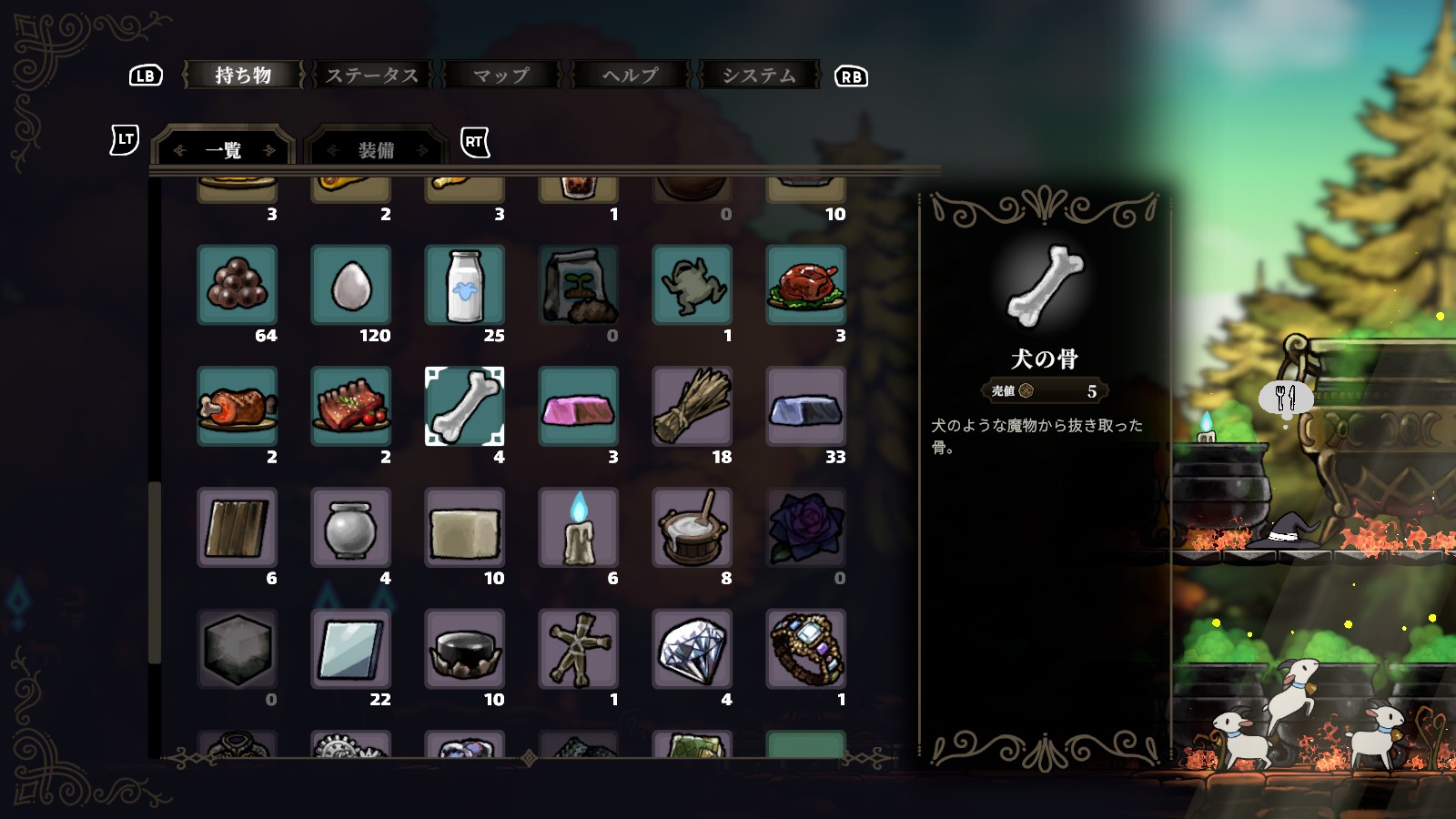The width and height of the screenshot is (1456, 819).
Task: Select the dark purple rose slot
Action: (805, 527)
